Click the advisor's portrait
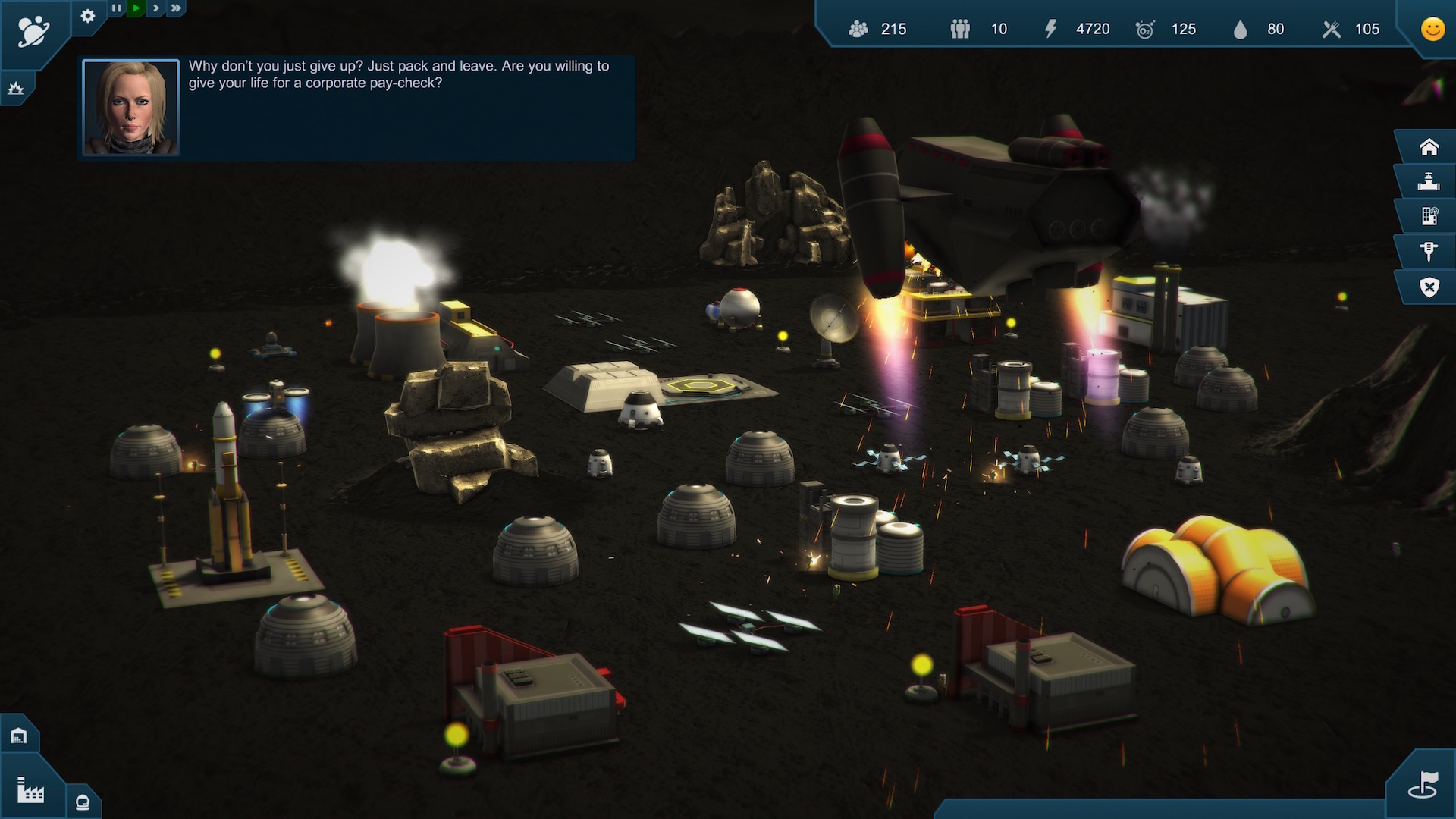The width and height of the screenshot is (1456, 819). pyautogui.click(x=130, y=106)
